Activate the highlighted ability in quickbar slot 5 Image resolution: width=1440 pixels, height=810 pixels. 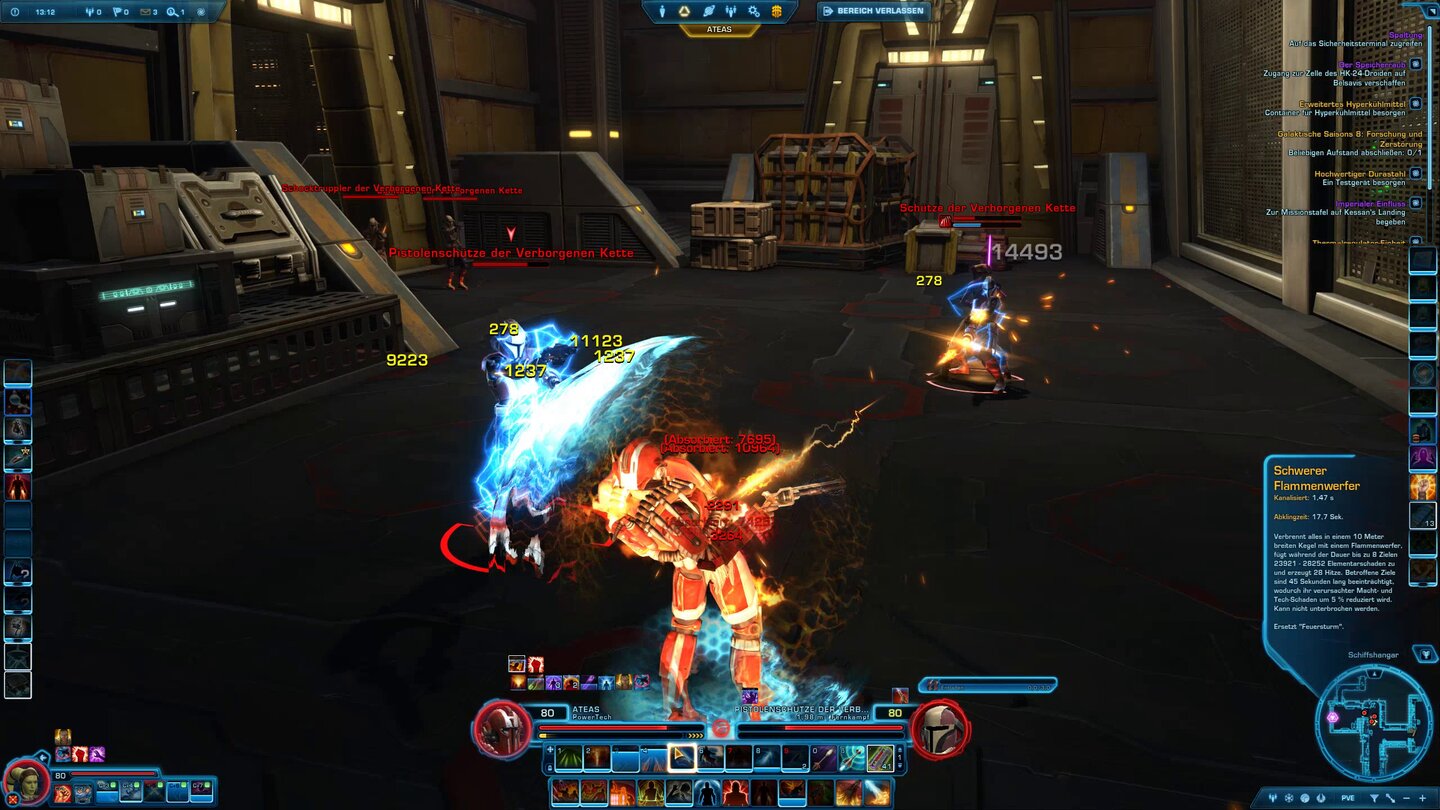click(681, 758)
